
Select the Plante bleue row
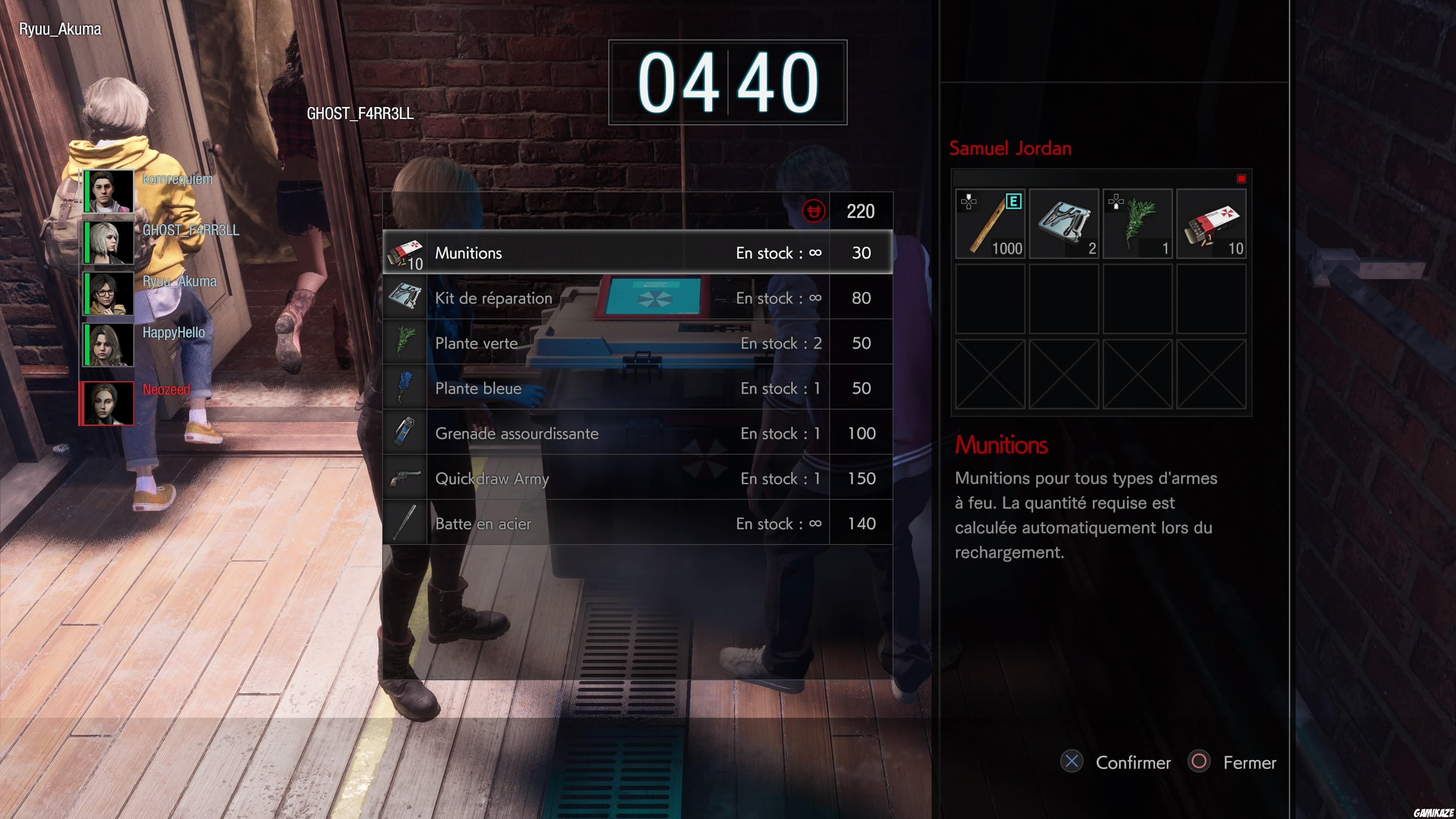pyautogui.click(x=637, y=388)
